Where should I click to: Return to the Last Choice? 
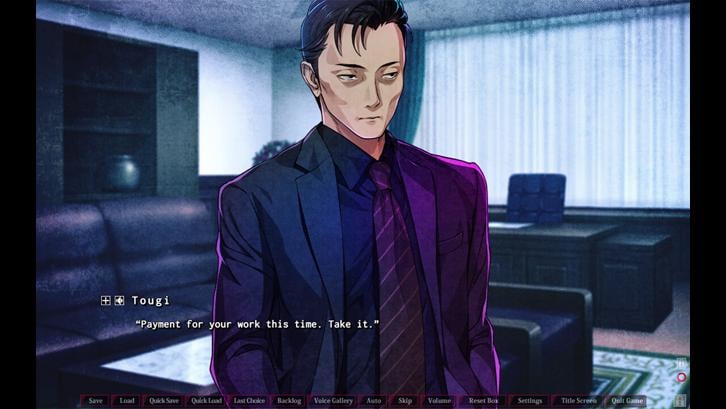pyautogui.click(x=249, y=401)
